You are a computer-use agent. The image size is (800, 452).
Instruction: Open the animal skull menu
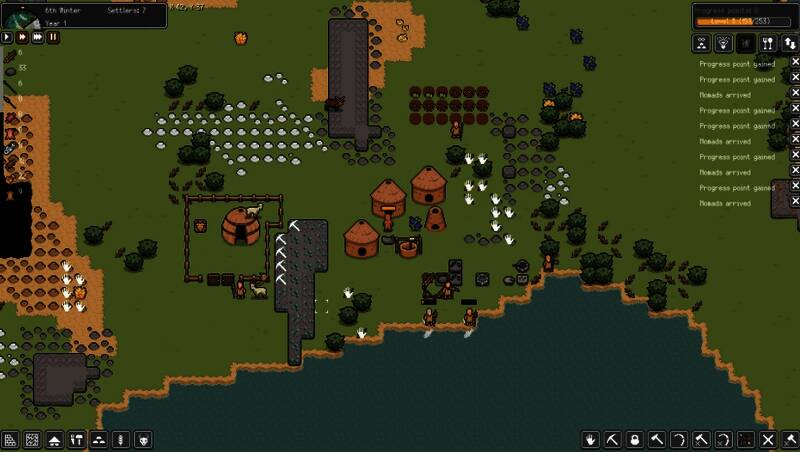[x=144, y=440]
